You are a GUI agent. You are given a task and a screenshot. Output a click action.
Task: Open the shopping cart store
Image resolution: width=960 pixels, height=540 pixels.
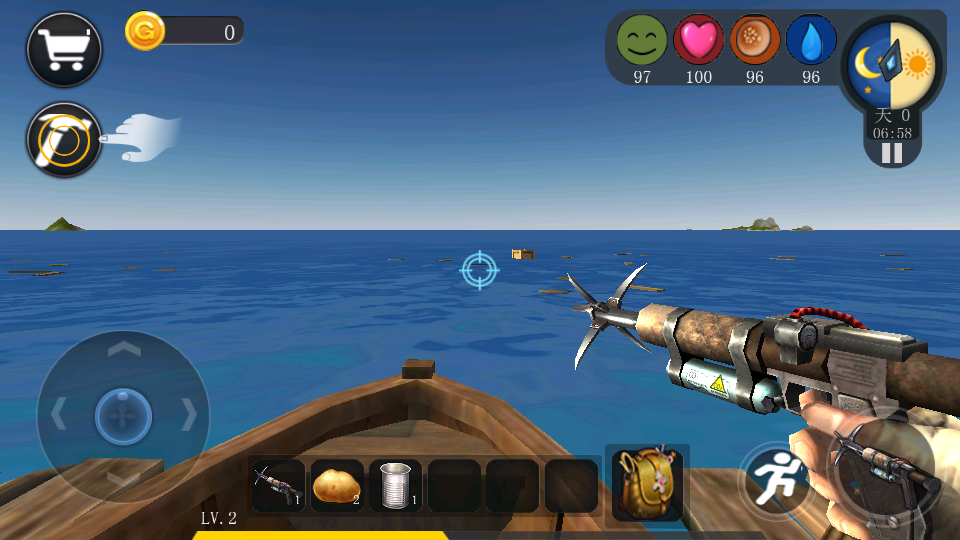click(64, 49)
